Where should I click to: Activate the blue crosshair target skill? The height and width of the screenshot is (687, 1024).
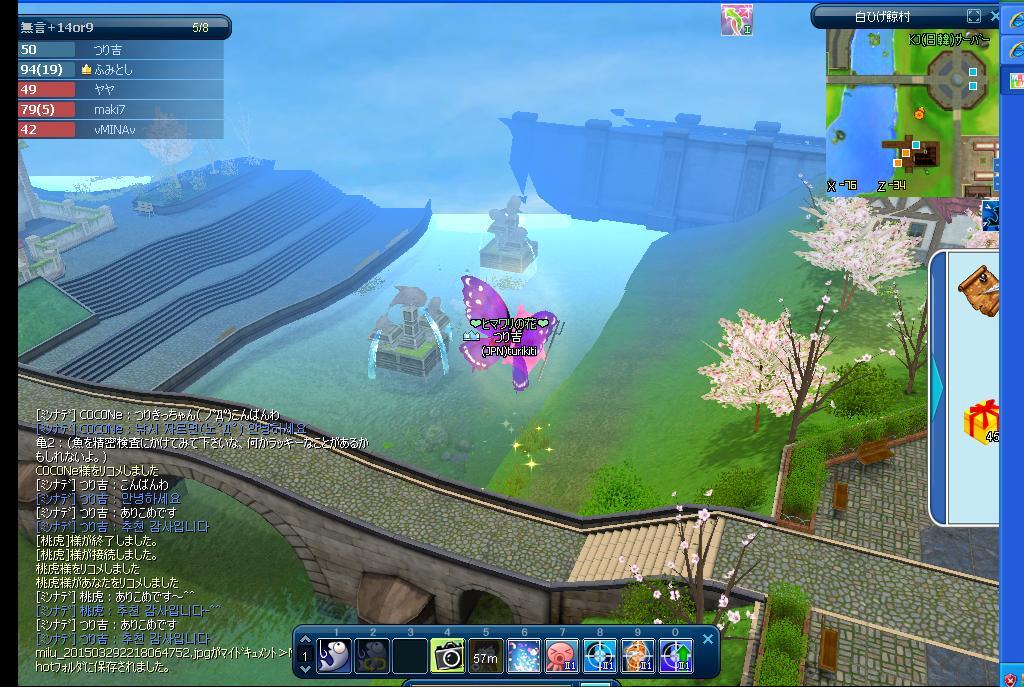pyautogui.click(x=599, y=656)
